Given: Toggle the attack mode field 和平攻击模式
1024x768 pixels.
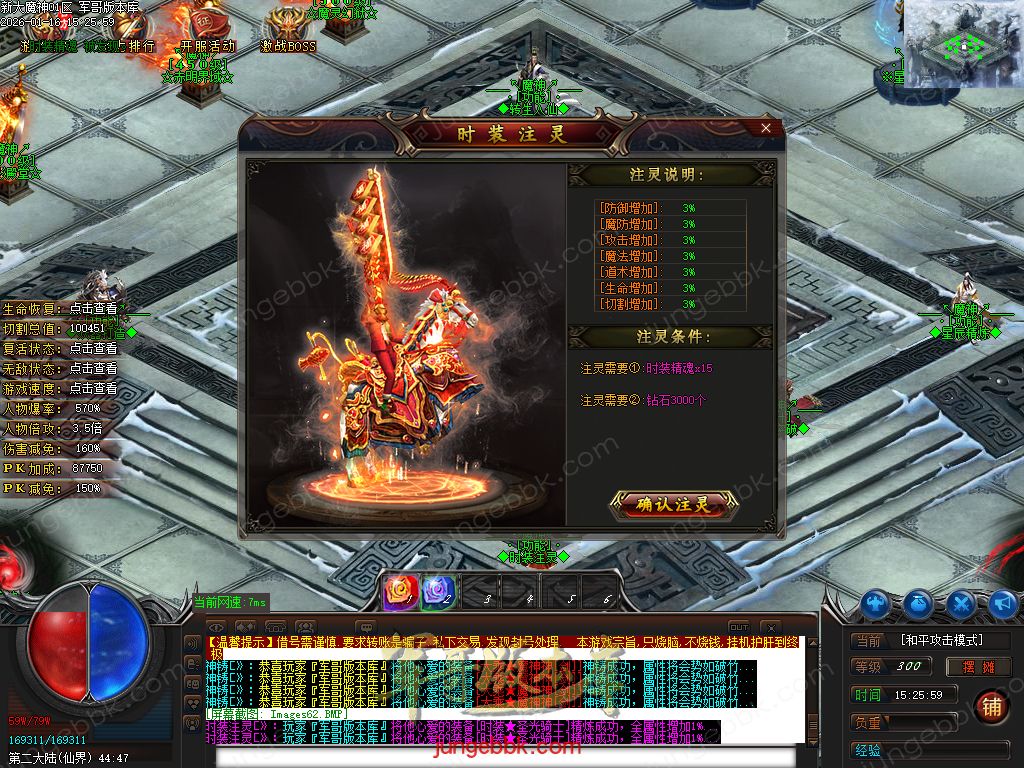Looking at the screenshot, I should 941,640.
